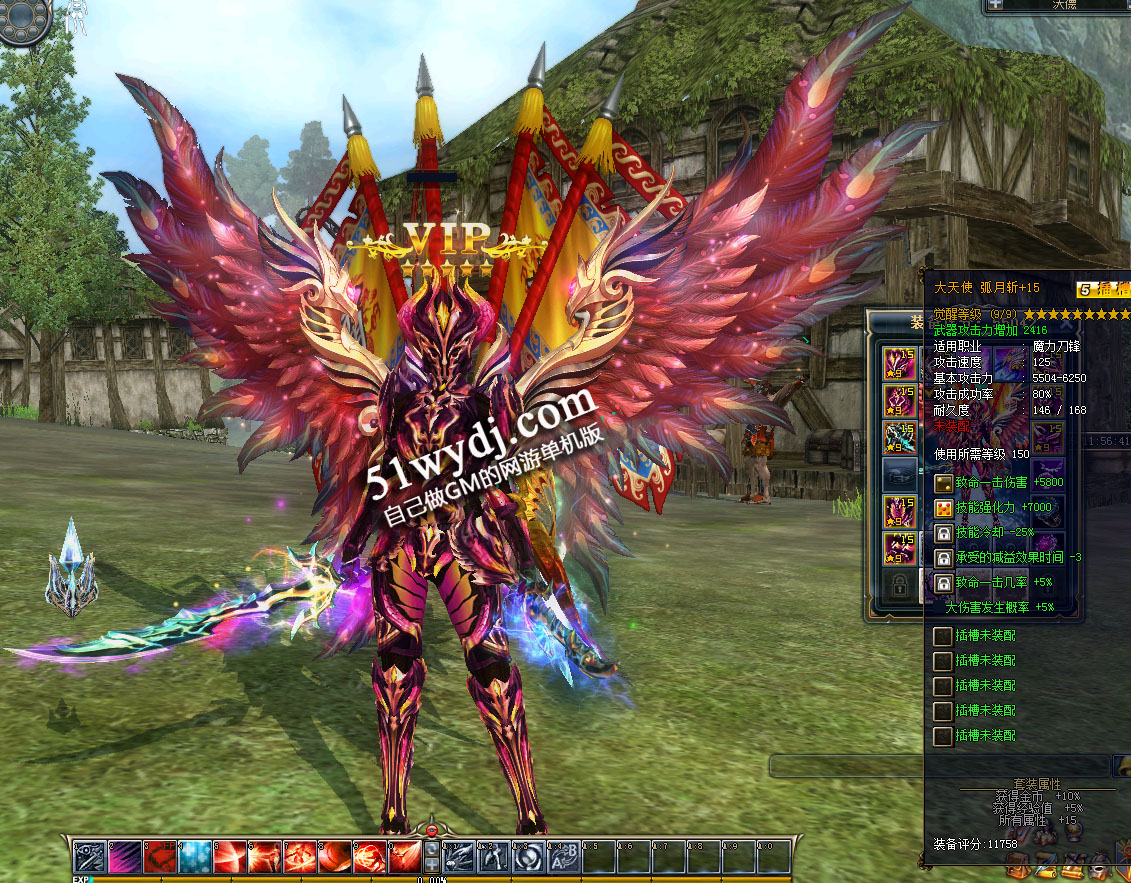Click the locked padlock equipment slot

[x=900, y=582]
